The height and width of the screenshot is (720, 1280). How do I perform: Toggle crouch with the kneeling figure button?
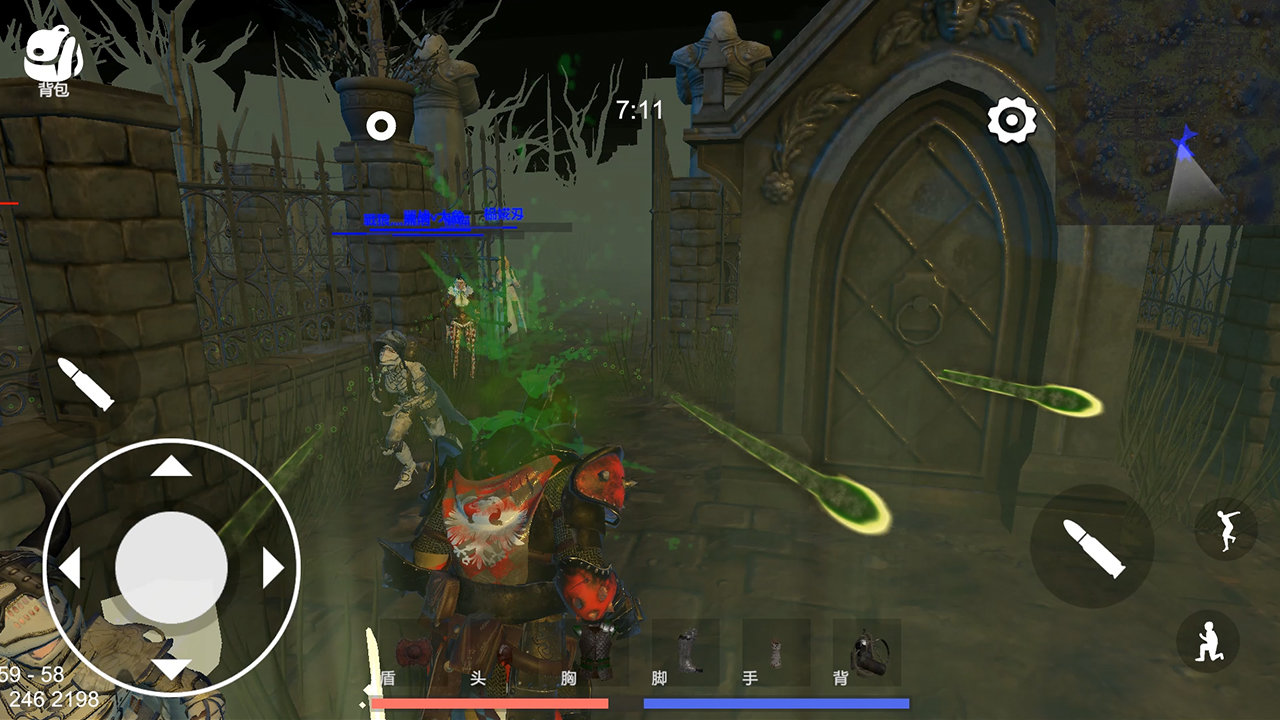point(1208,642)
